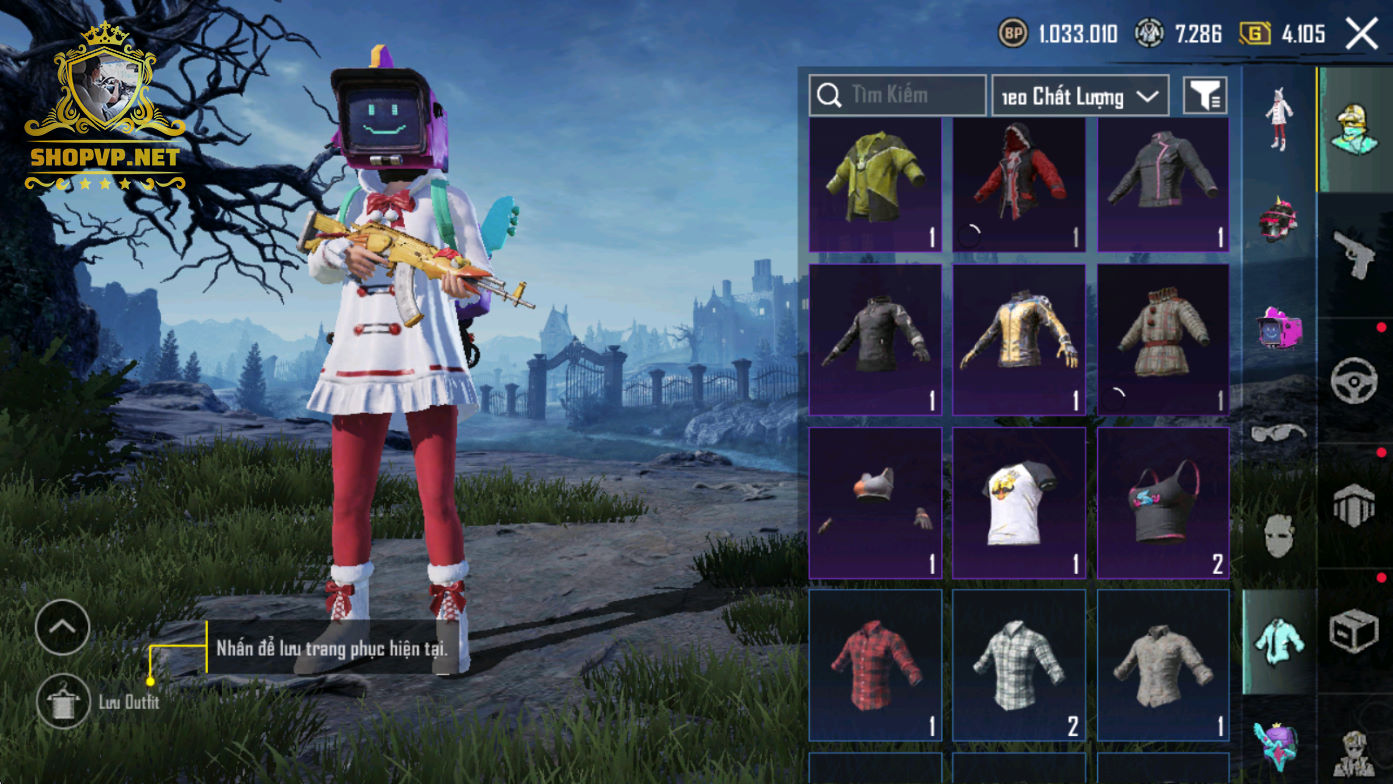Select the red hooded jacket item
Viewport: 1393px width, 784px height.
(1019, 185)
